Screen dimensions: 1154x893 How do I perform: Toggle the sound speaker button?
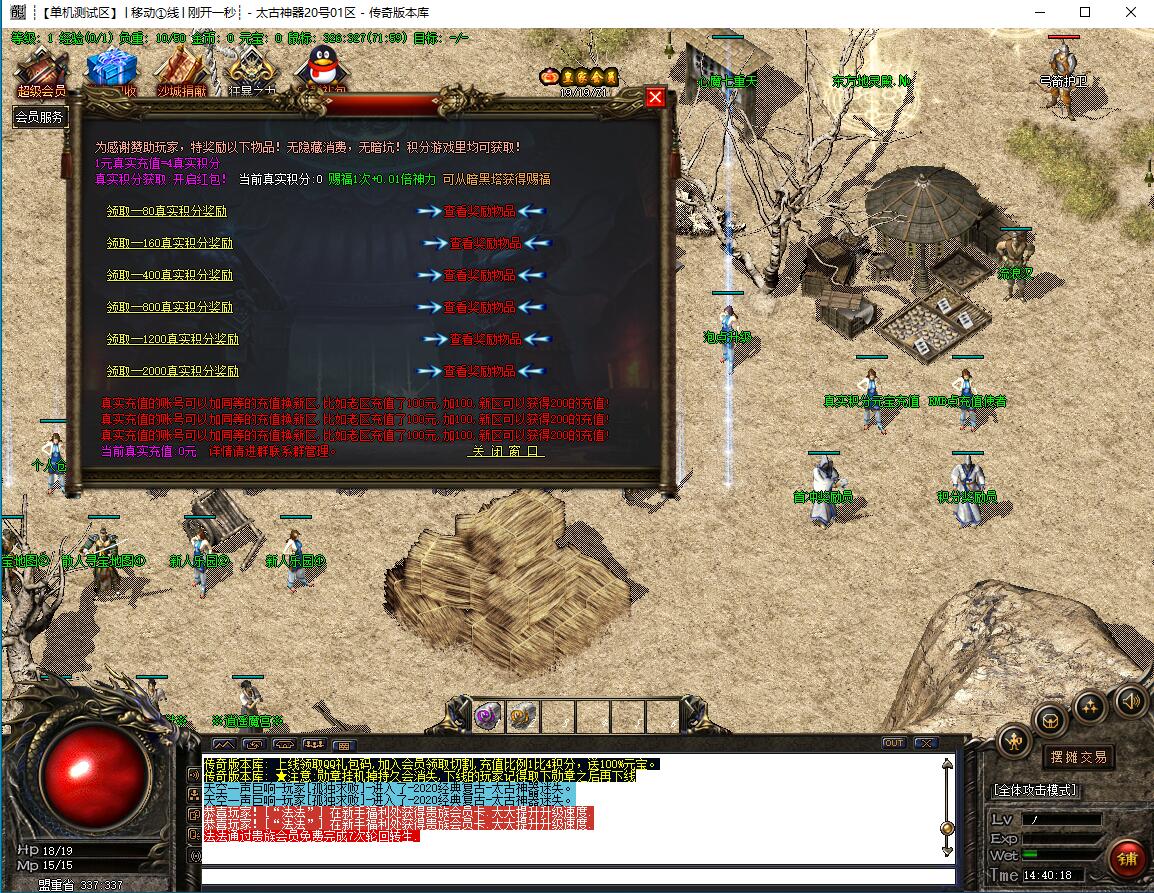point(1130,699)
